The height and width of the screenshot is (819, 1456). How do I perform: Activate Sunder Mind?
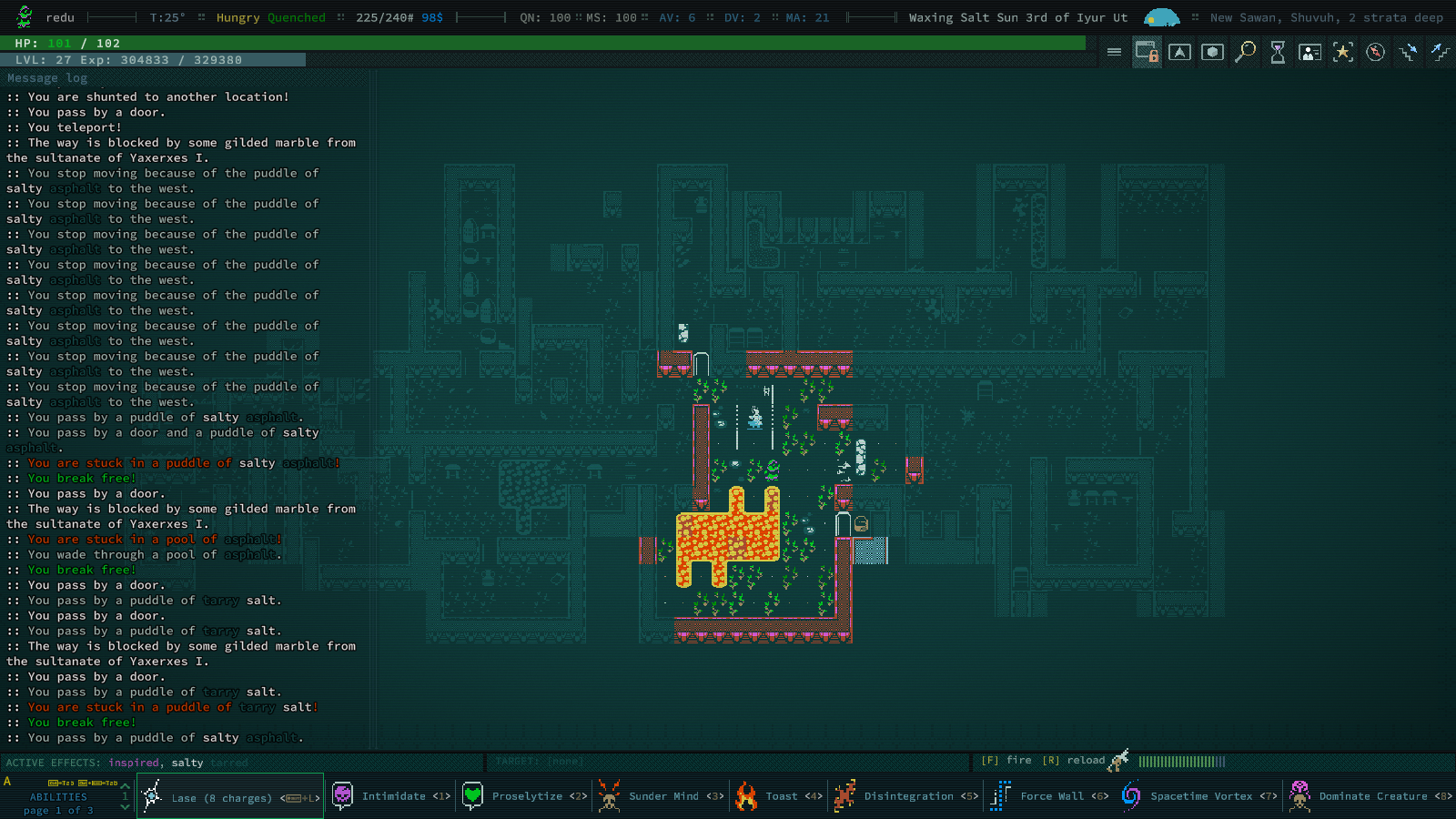click(x=661, y=796)
